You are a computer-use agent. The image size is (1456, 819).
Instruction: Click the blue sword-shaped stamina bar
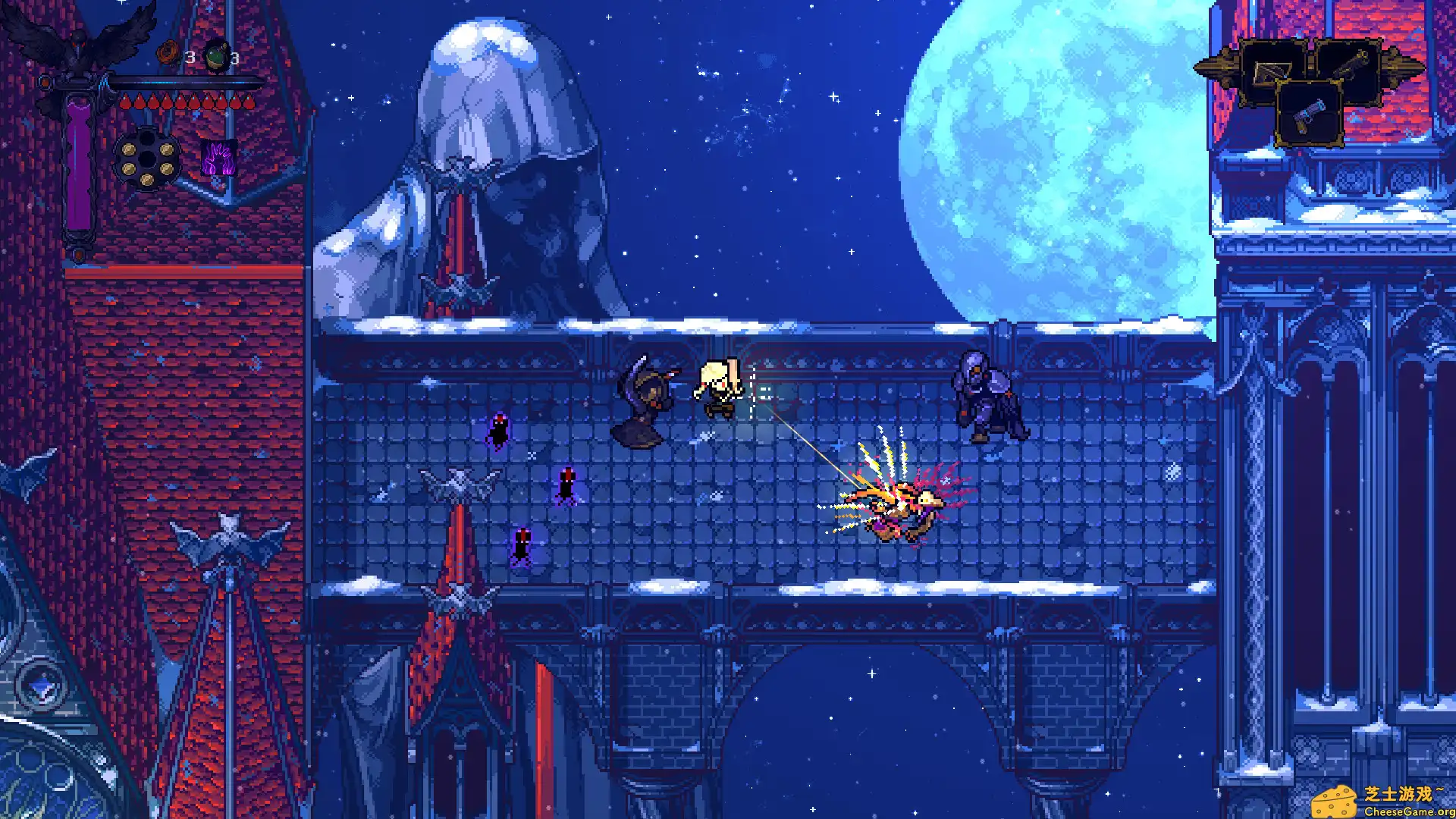pyautogui.click(x=182, y=82)
